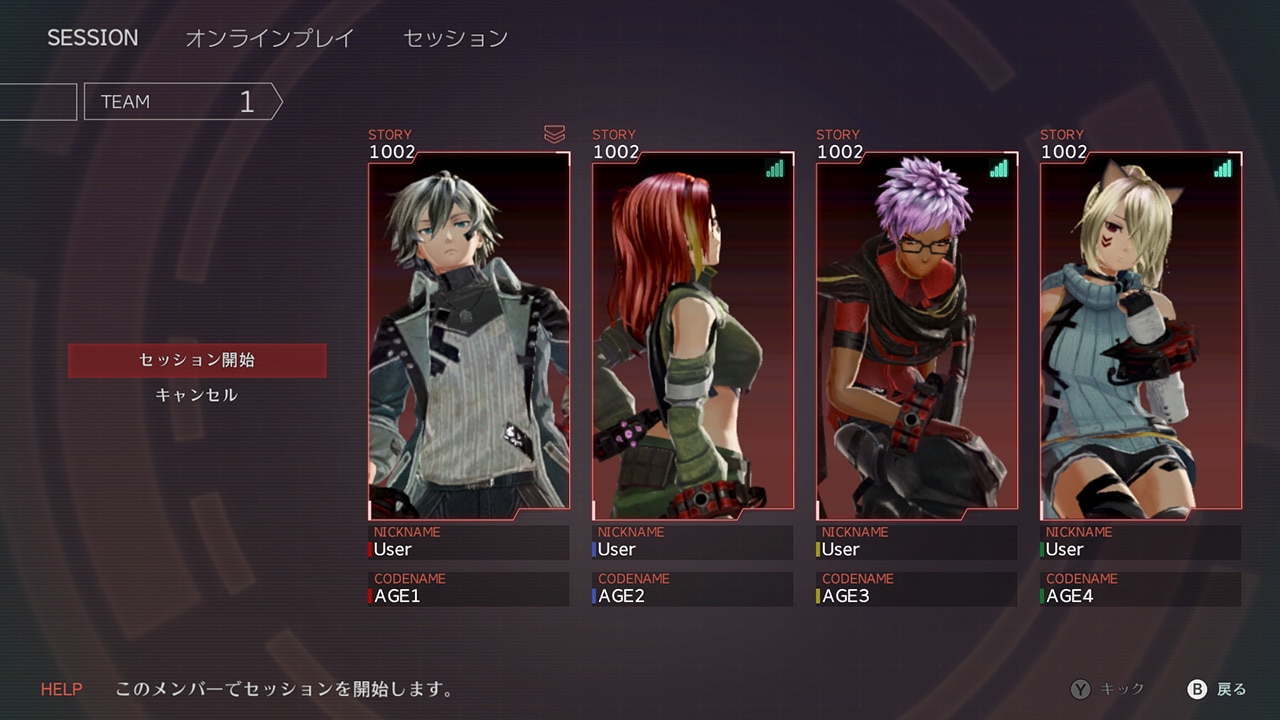Highlight AGE4's blonde cat-eared character card
This screenshot has height=720, width=1280.
(x=1141, y=335)
